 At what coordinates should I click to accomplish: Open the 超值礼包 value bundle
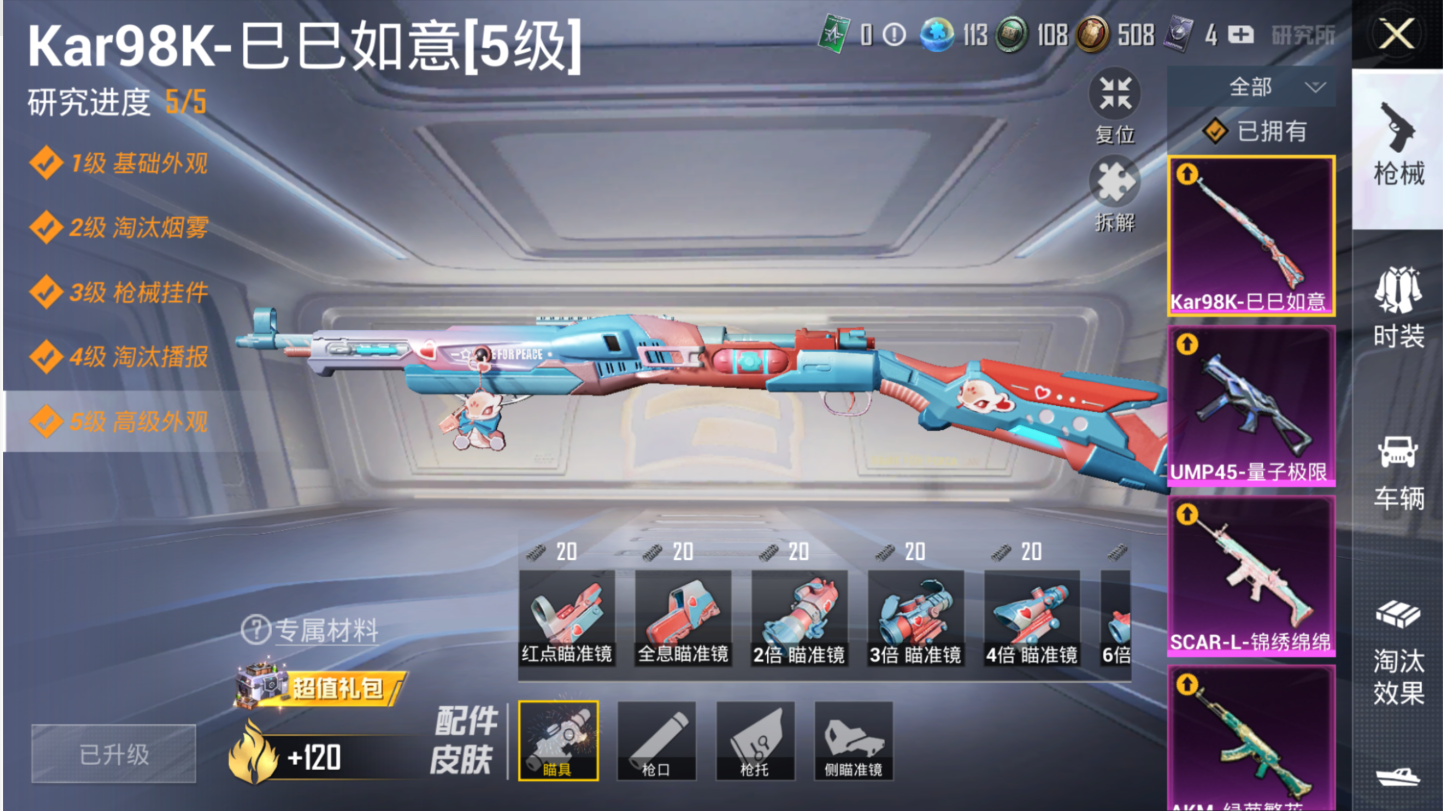point(322,688)
